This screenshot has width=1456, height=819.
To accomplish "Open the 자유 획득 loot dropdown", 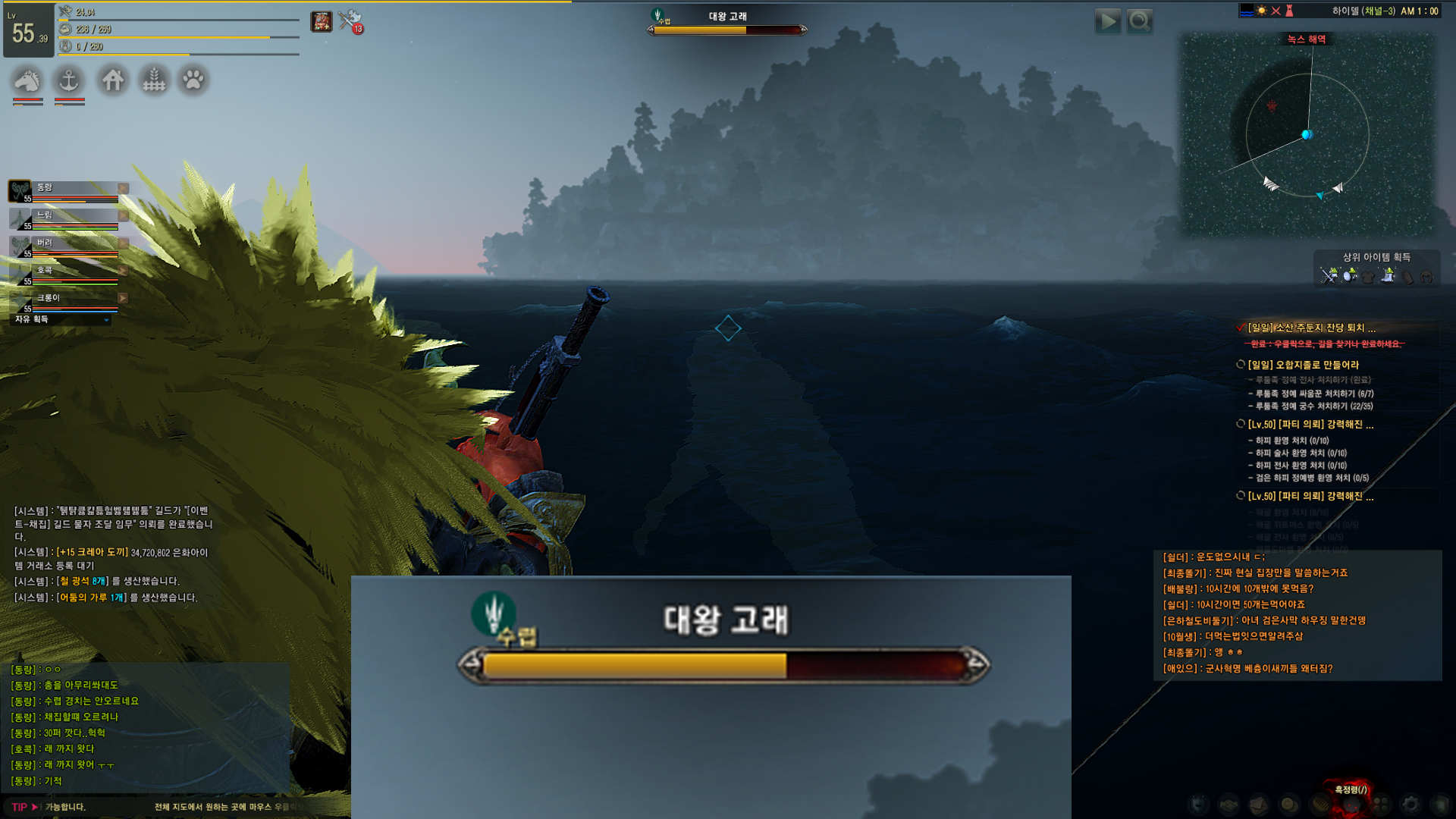I will click(x=62, y=320).
